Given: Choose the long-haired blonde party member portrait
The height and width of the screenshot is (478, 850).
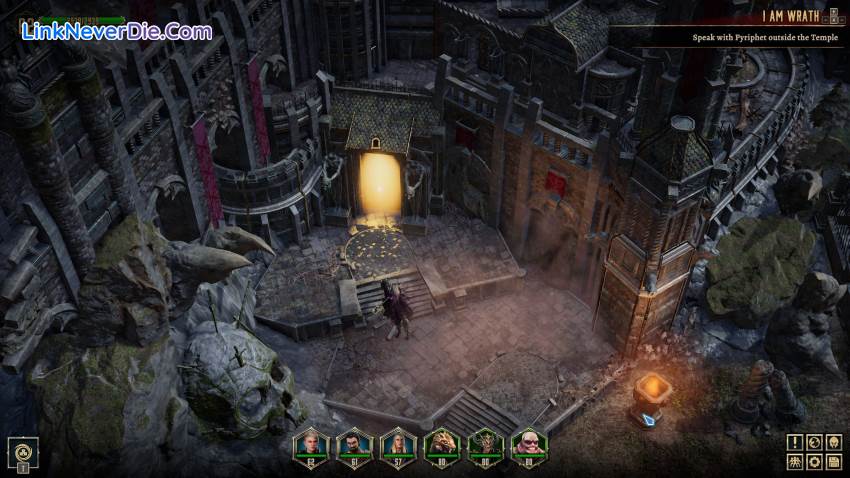Looking at the screenshot, I should [x=397, y=445].
